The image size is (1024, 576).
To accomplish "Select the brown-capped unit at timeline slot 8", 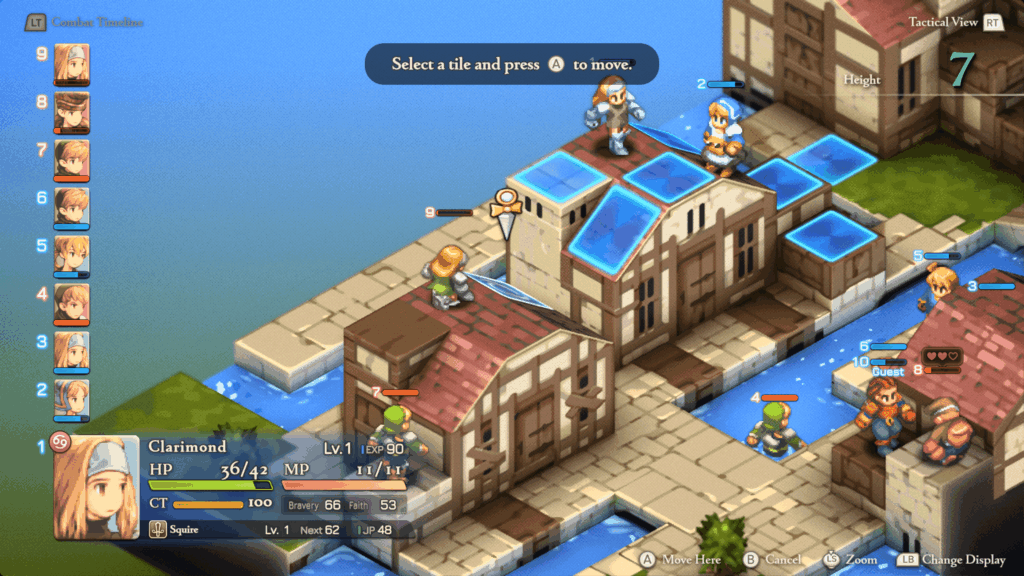I will point(72,110).
